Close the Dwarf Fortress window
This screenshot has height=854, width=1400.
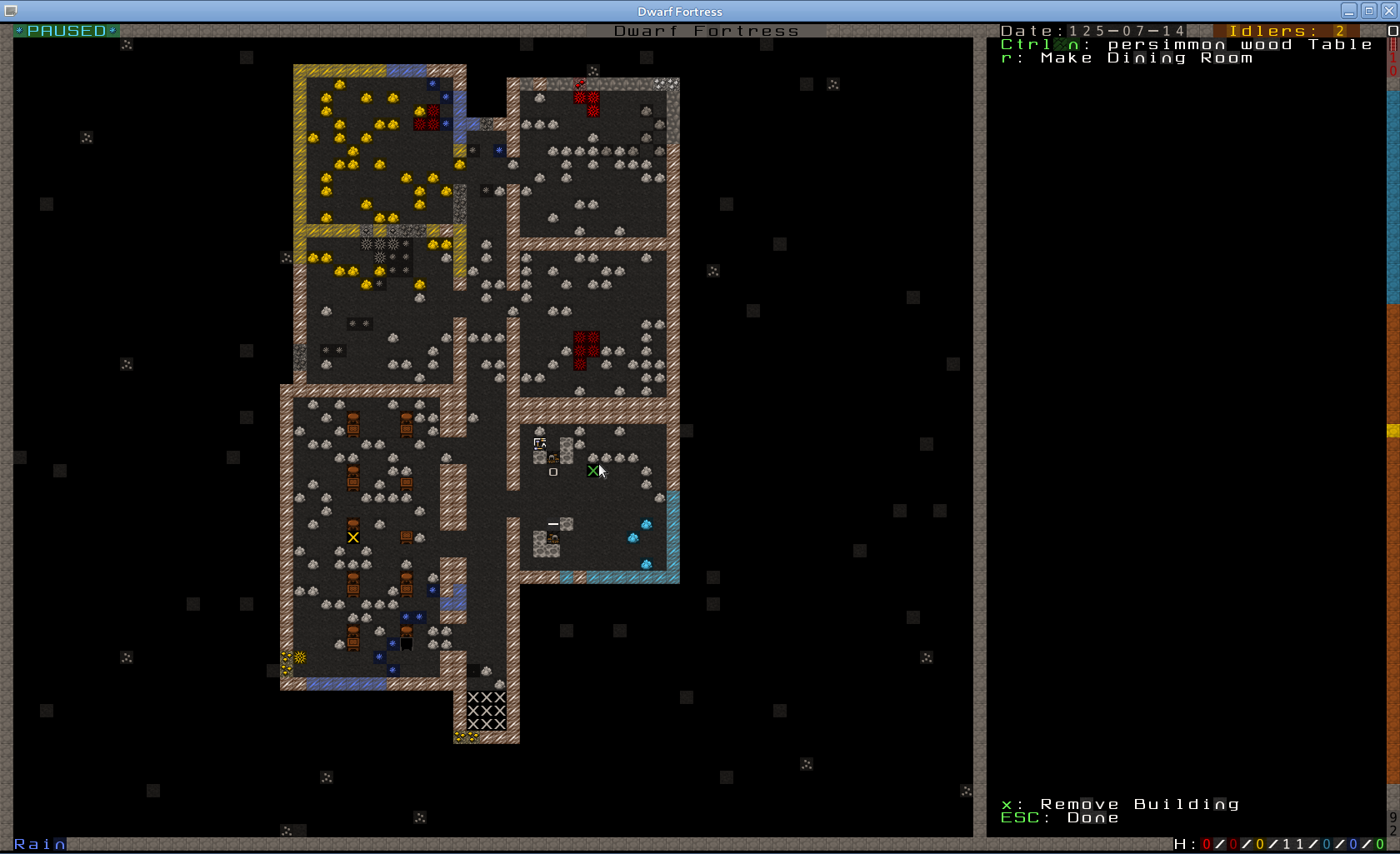[x=1388, y=11]
